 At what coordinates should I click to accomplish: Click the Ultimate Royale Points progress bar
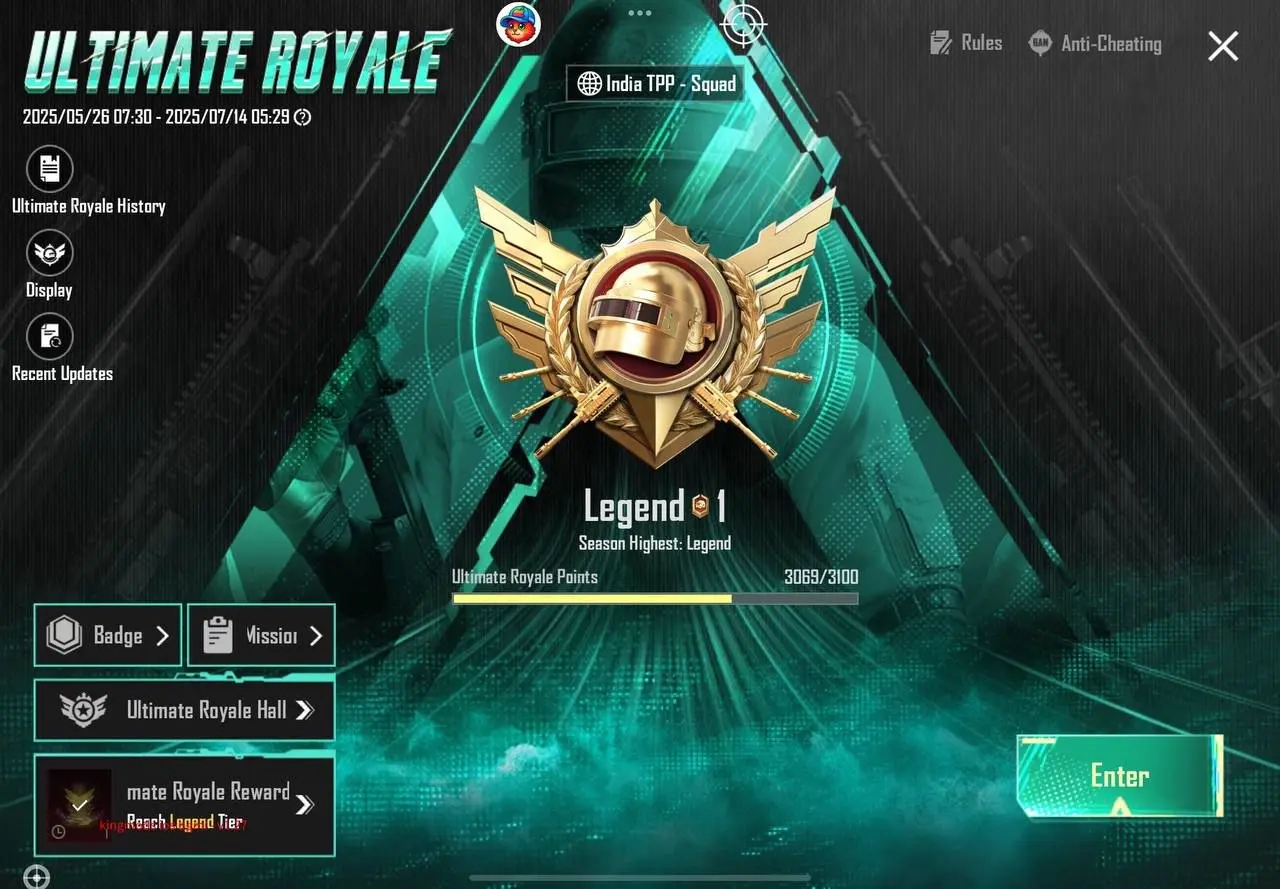click(x=655, y=599)
